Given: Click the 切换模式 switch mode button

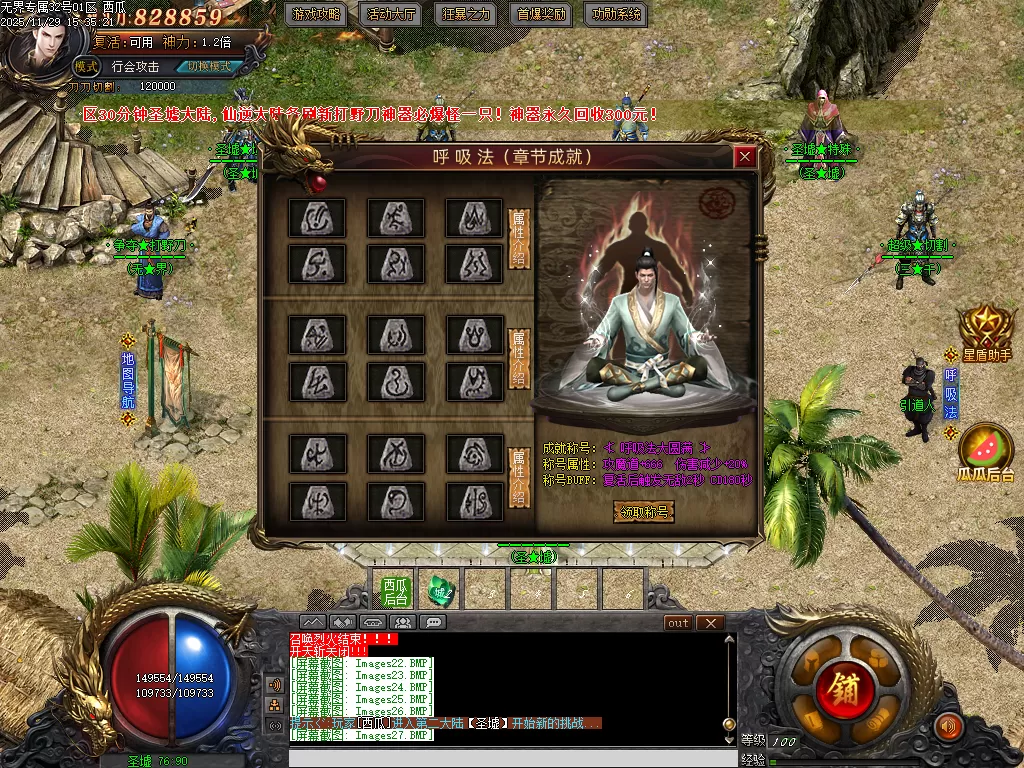Looking at the screenshot, I should click(x=208, y=67).
